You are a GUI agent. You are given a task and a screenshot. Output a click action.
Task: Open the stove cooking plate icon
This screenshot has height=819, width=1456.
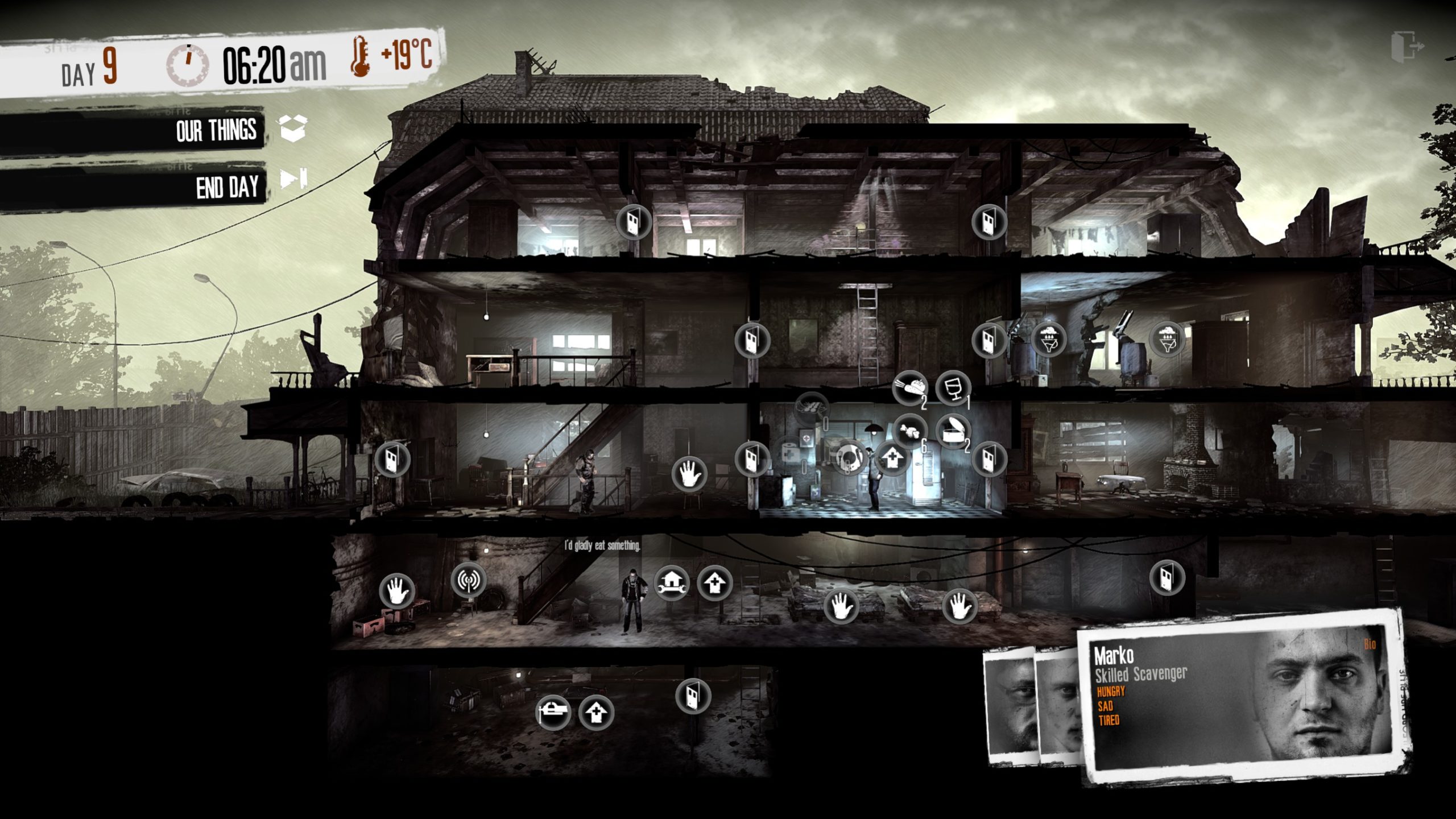coord(850,457)
